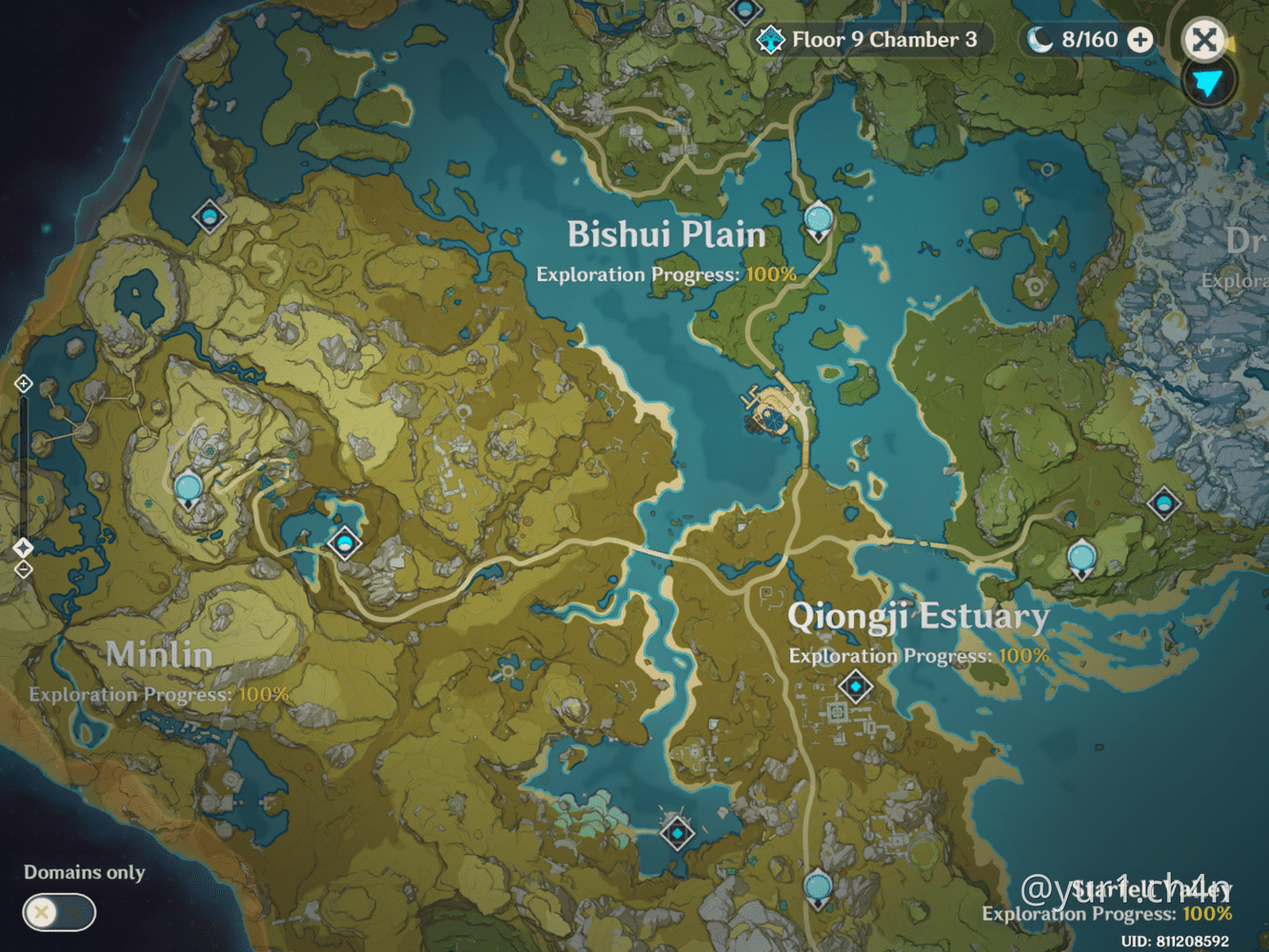Screen dimensions: 1269x952
Task: Click the Qiongji Estuary region title
Action: tap(919, 617)
